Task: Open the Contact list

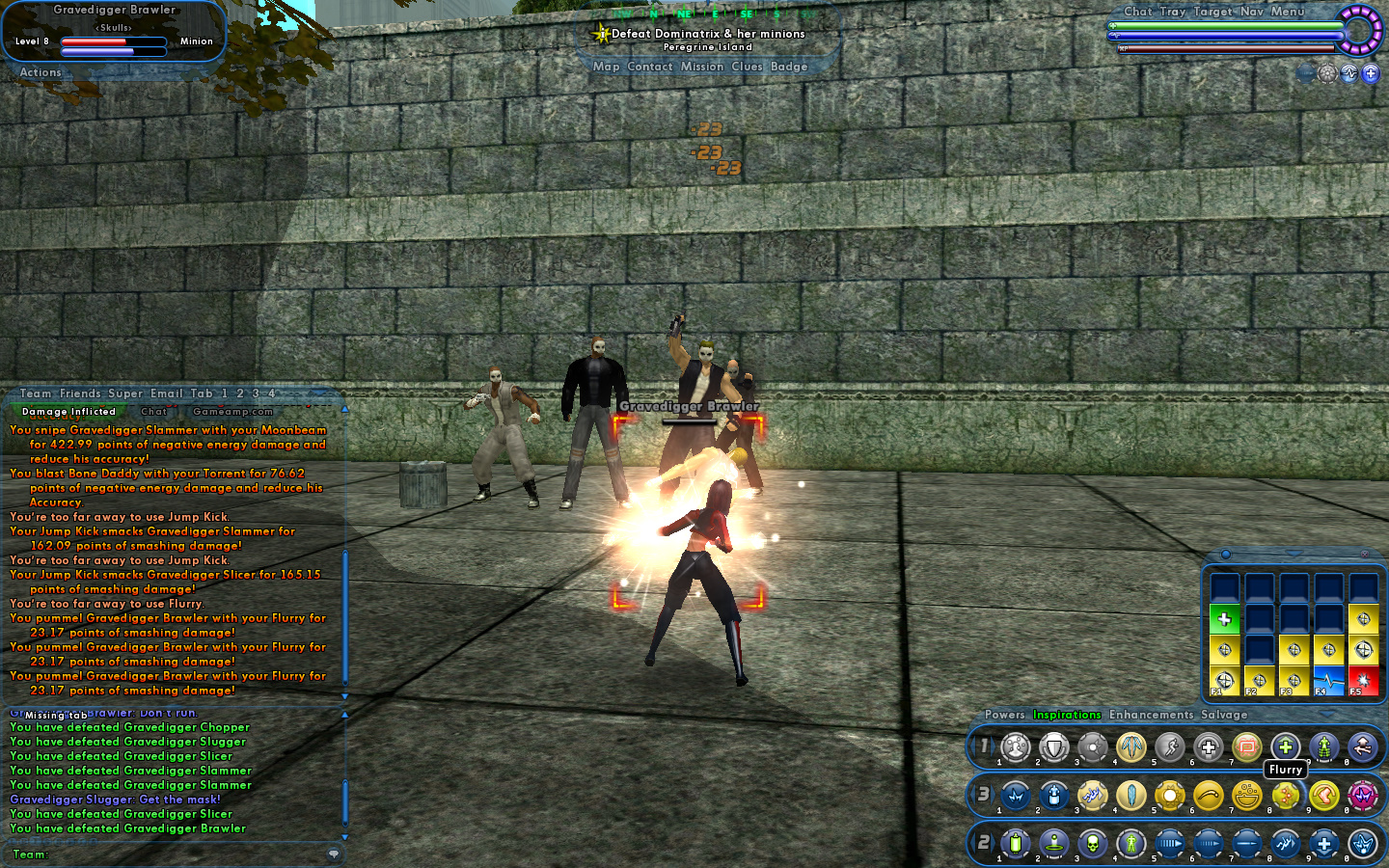Action: 649,67
